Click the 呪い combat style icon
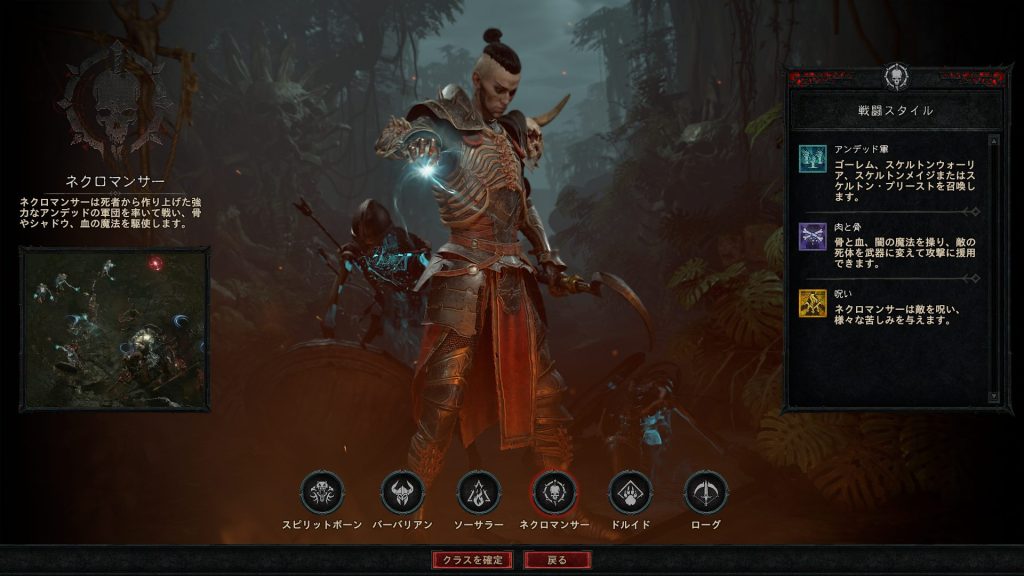 click(812, 304)
